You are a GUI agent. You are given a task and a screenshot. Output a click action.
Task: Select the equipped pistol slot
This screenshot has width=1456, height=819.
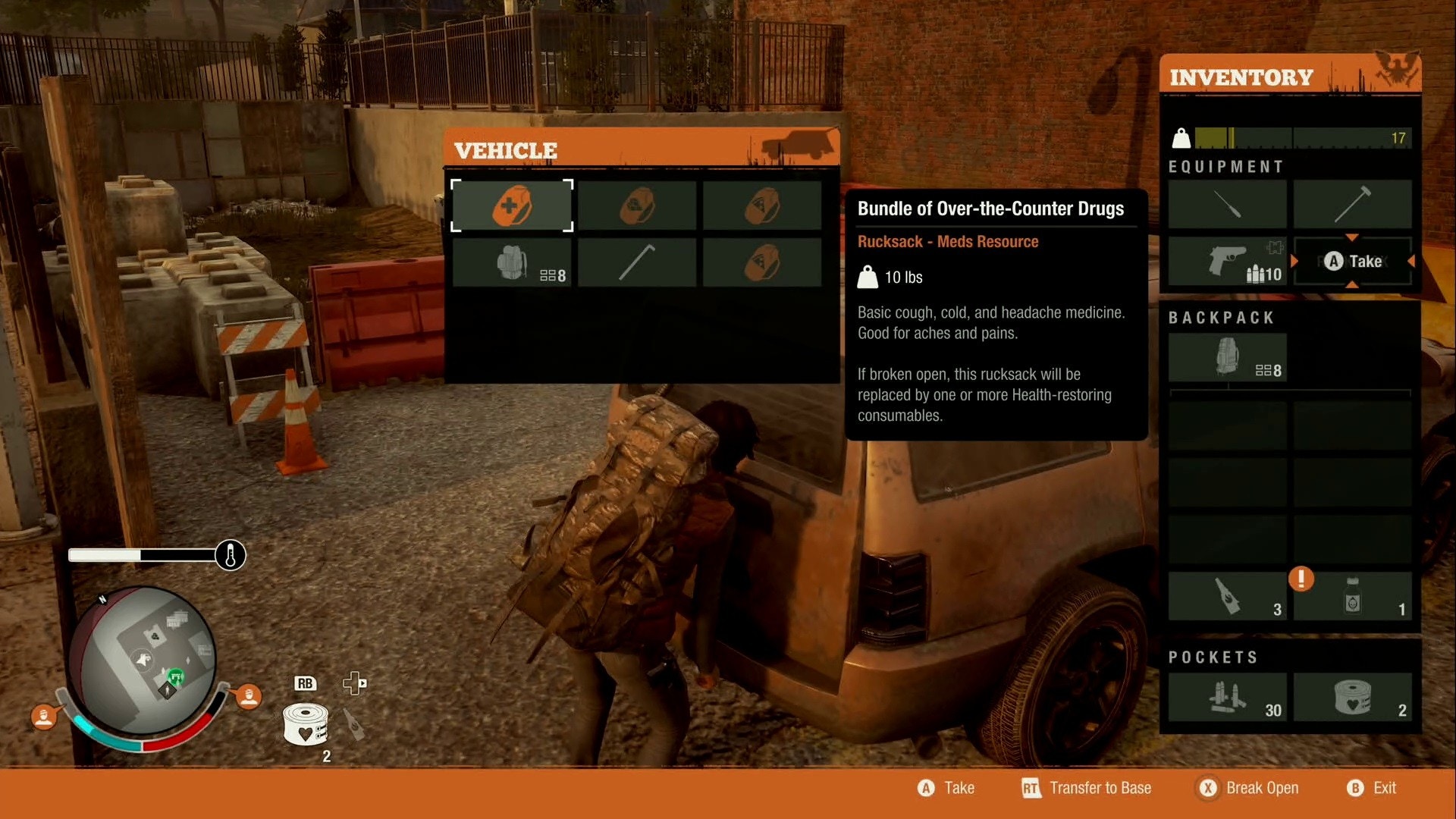click(1227, 262)
